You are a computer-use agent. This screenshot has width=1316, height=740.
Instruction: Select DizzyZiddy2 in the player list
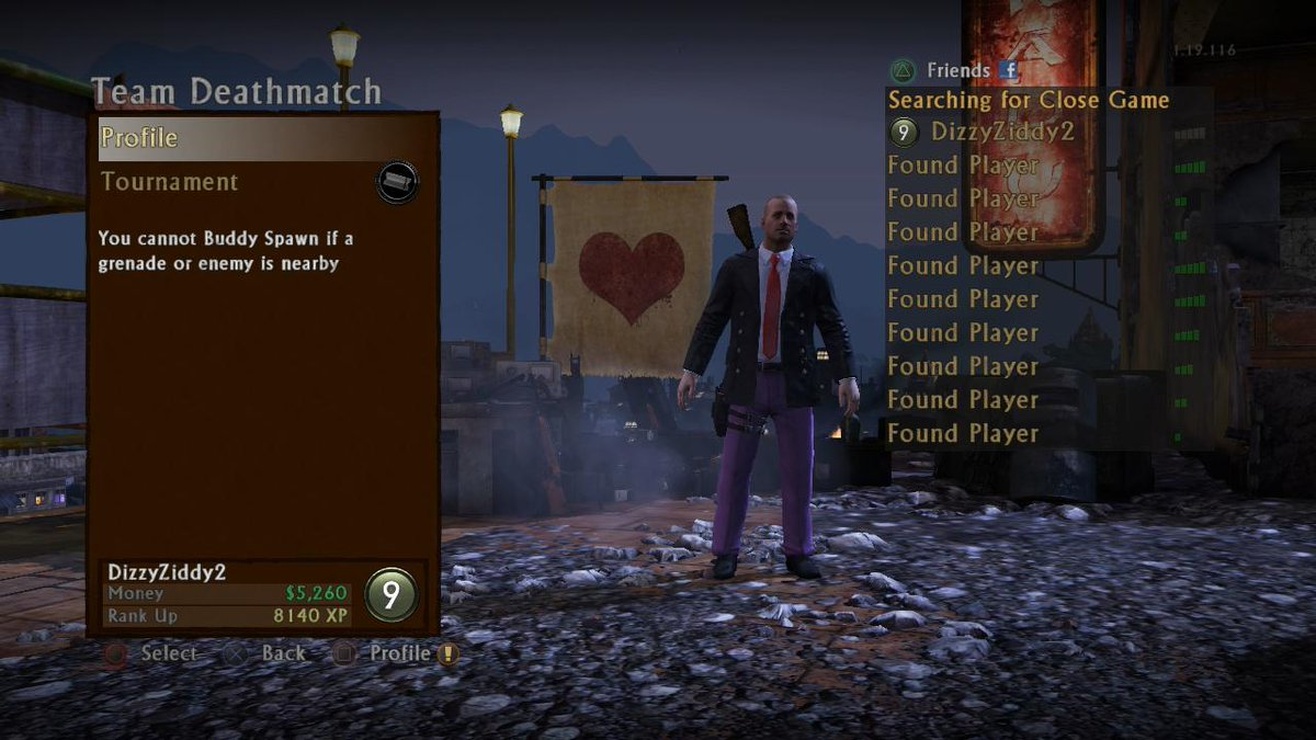tap(1002, 131)
